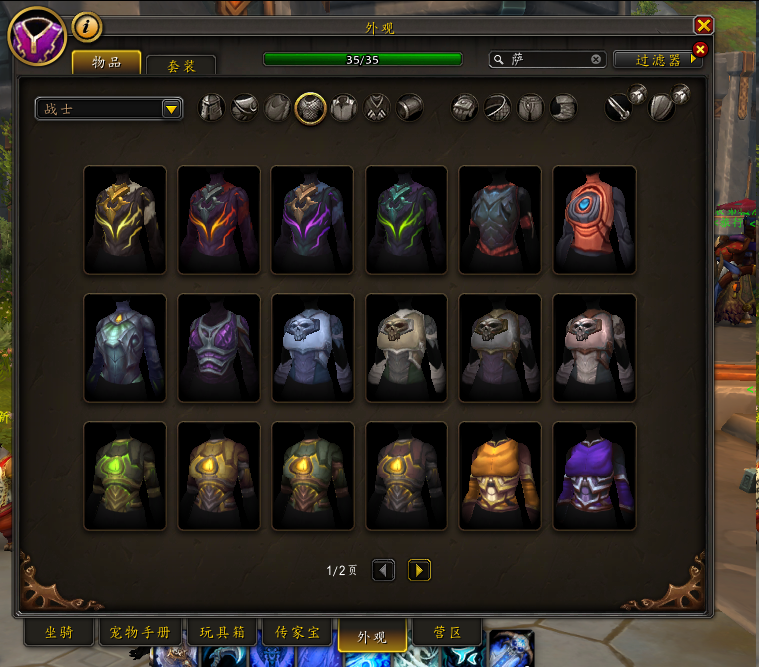Viewport: 759px width, 667px height.
Task: Open the 玩具箱 toy box tab
Action: click(x=221, y=633)
